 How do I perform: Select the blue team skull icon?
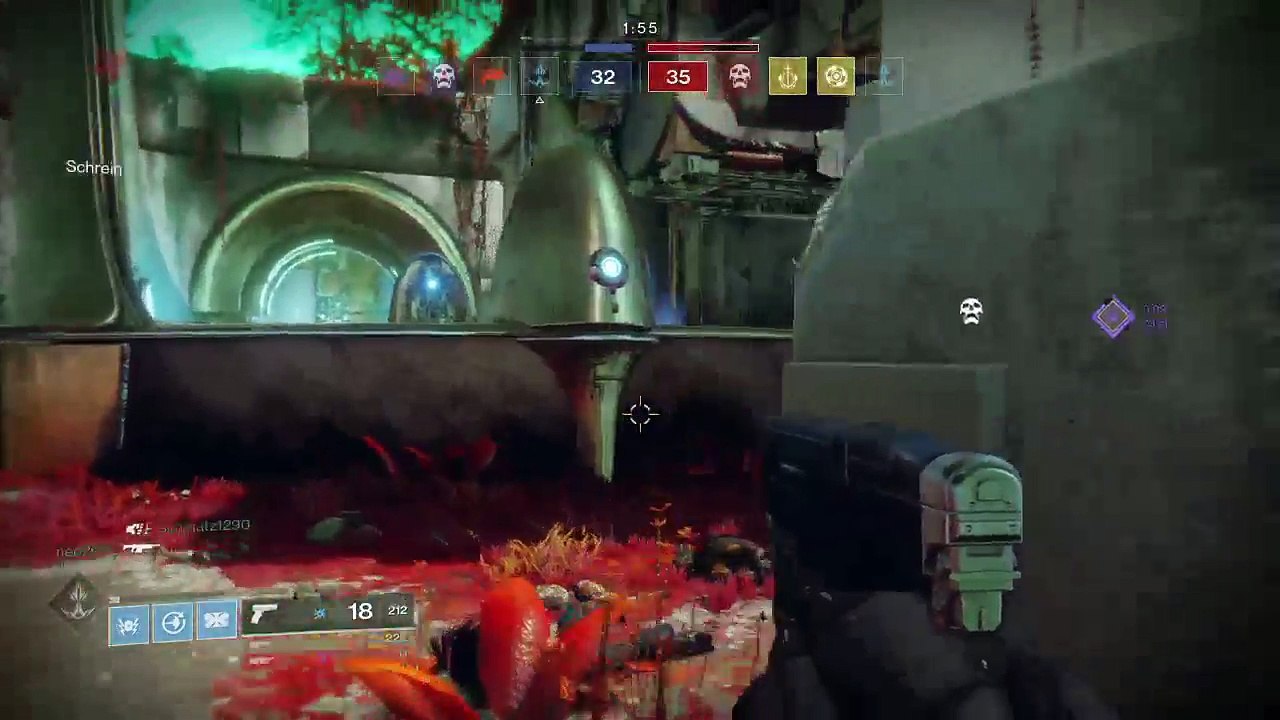444,76
